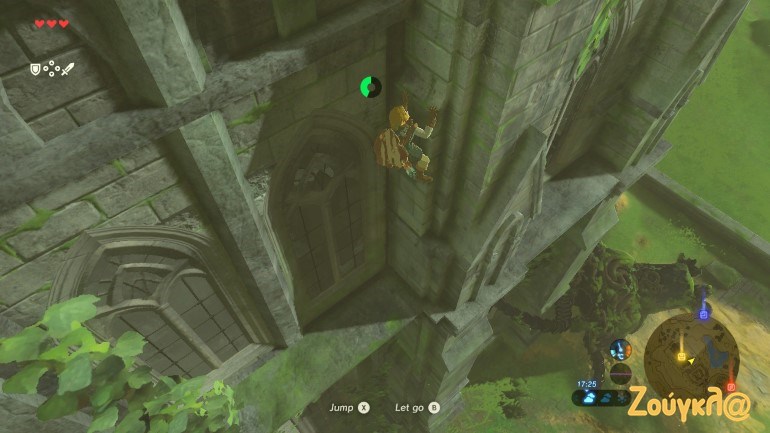Click the highlighted current weather forecast icon
This screenshot has height=433, width=770.
coord(587,397)
